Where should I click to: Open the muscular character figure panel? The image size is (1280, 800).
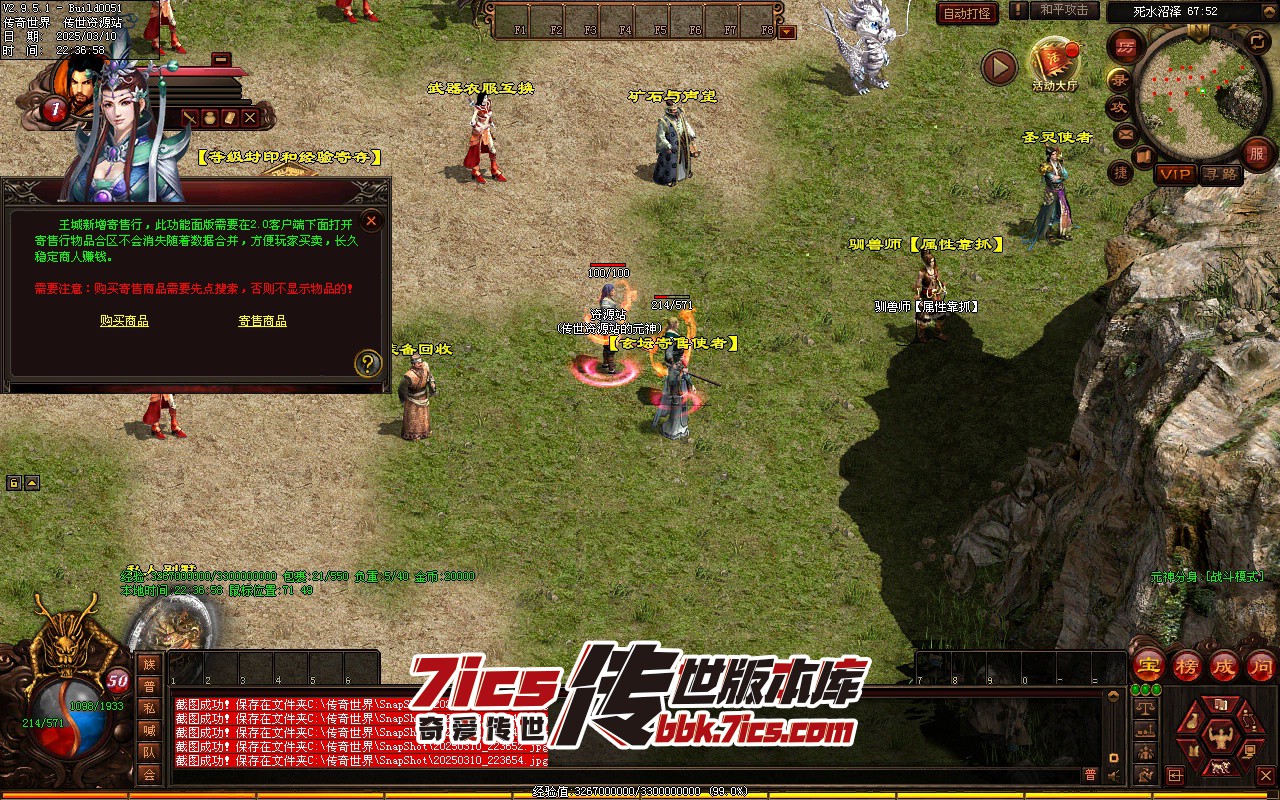coord(1218,739)
